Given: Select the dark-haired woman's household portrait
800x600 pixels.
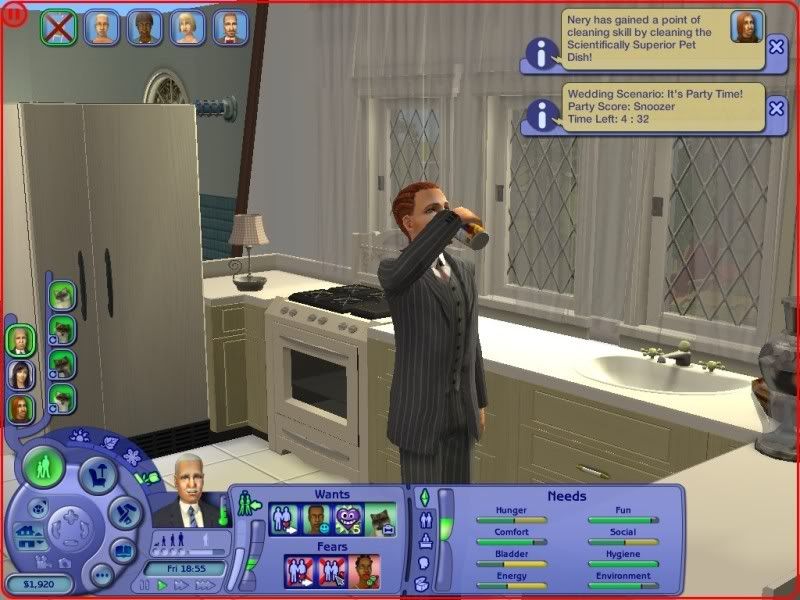Looking at the screenshot, I should pyautogui.click(x=21, y=374).
